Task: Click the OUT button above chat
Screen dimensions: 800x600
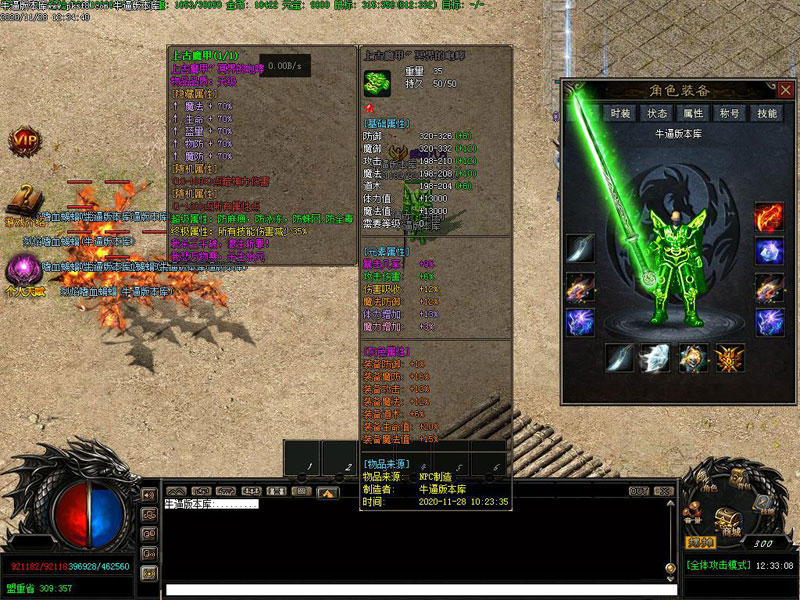Action: 638,491
